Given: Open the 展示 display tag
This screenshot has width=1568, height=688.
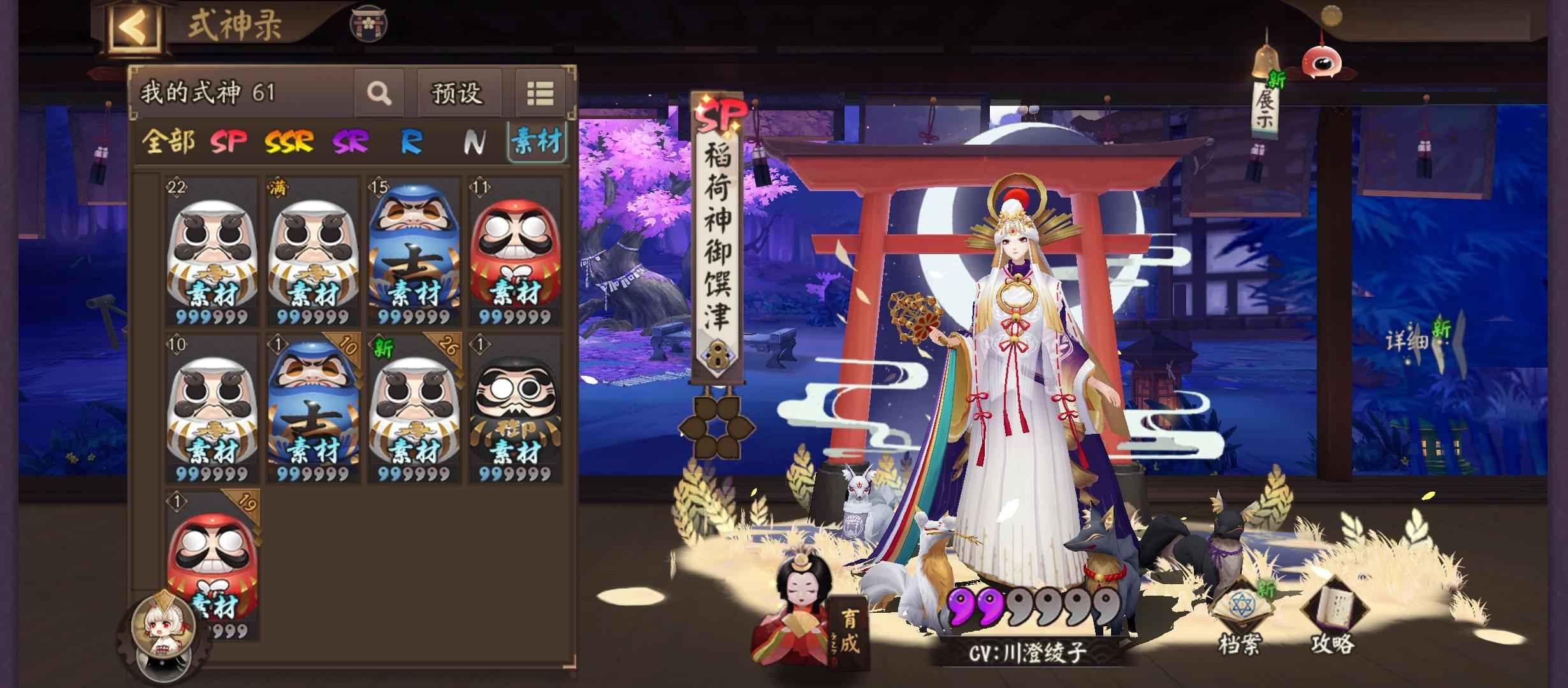Looking at the screenshot, I should pyautogui.click(x=1265, y=107).
